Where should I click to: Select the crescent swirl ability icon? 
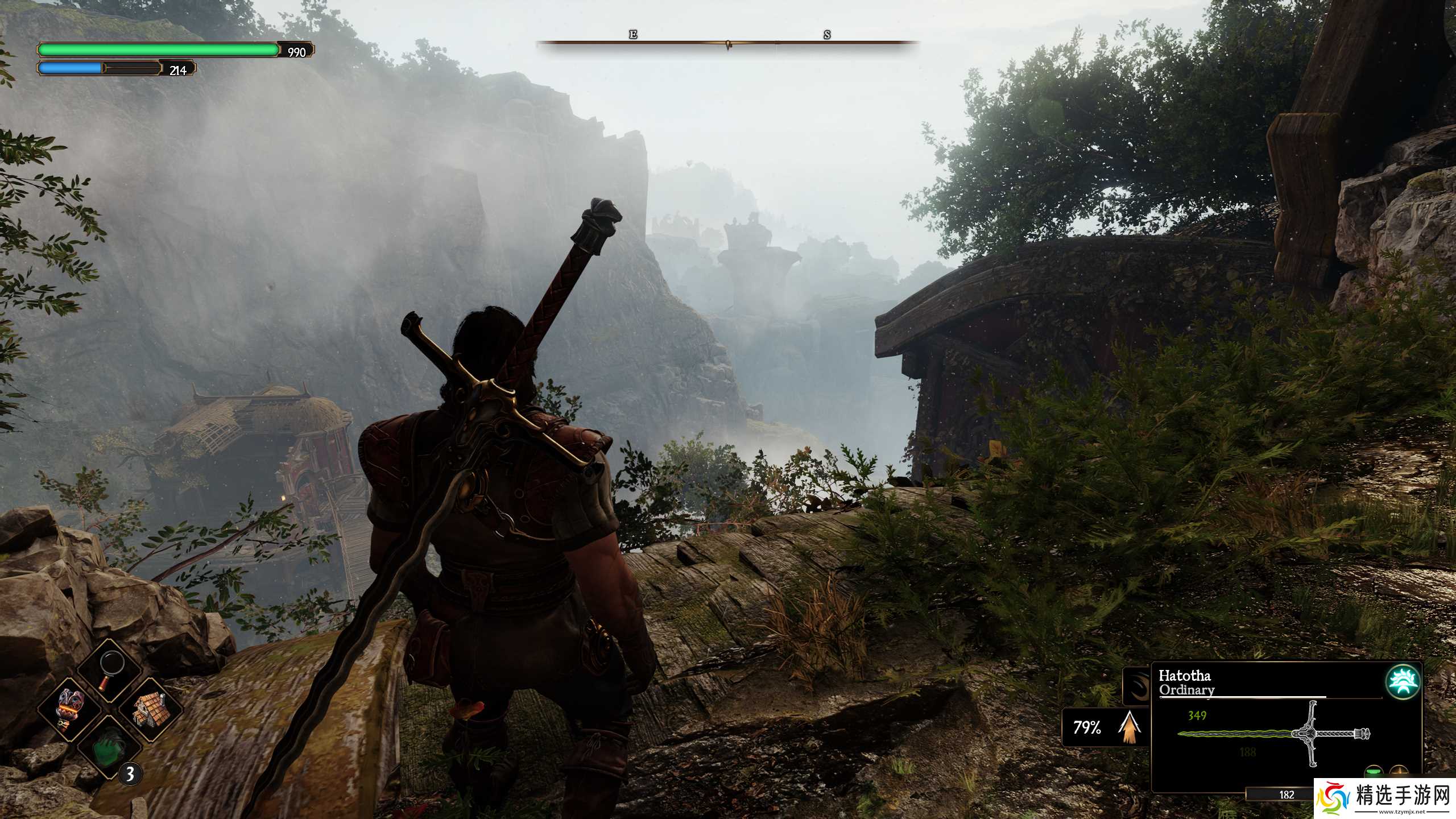(x=1136, y=687)
